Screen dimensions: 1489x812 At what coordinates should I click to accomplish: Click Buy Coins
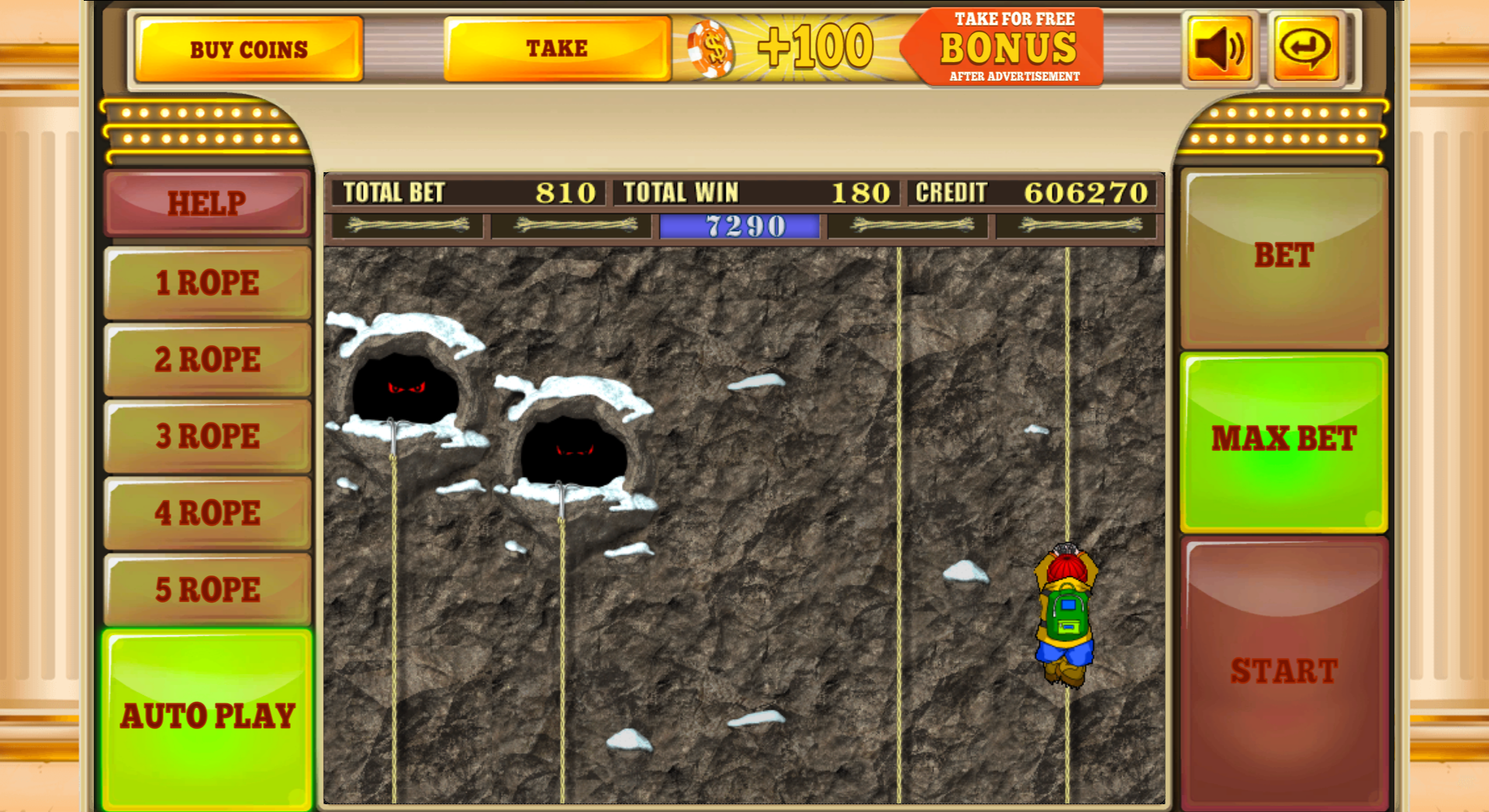pos(249,48)
